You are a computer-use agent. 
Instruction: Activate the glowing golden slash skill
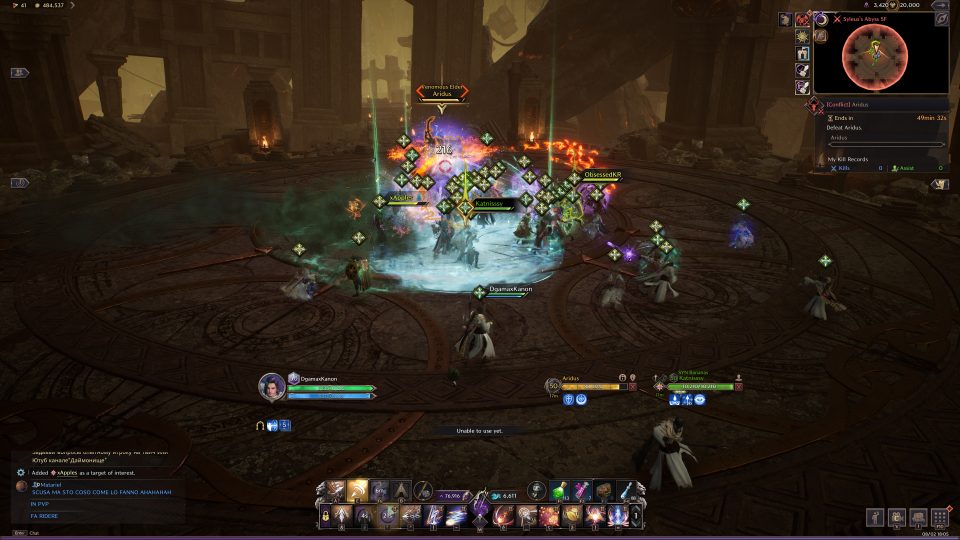coord(357,490)
